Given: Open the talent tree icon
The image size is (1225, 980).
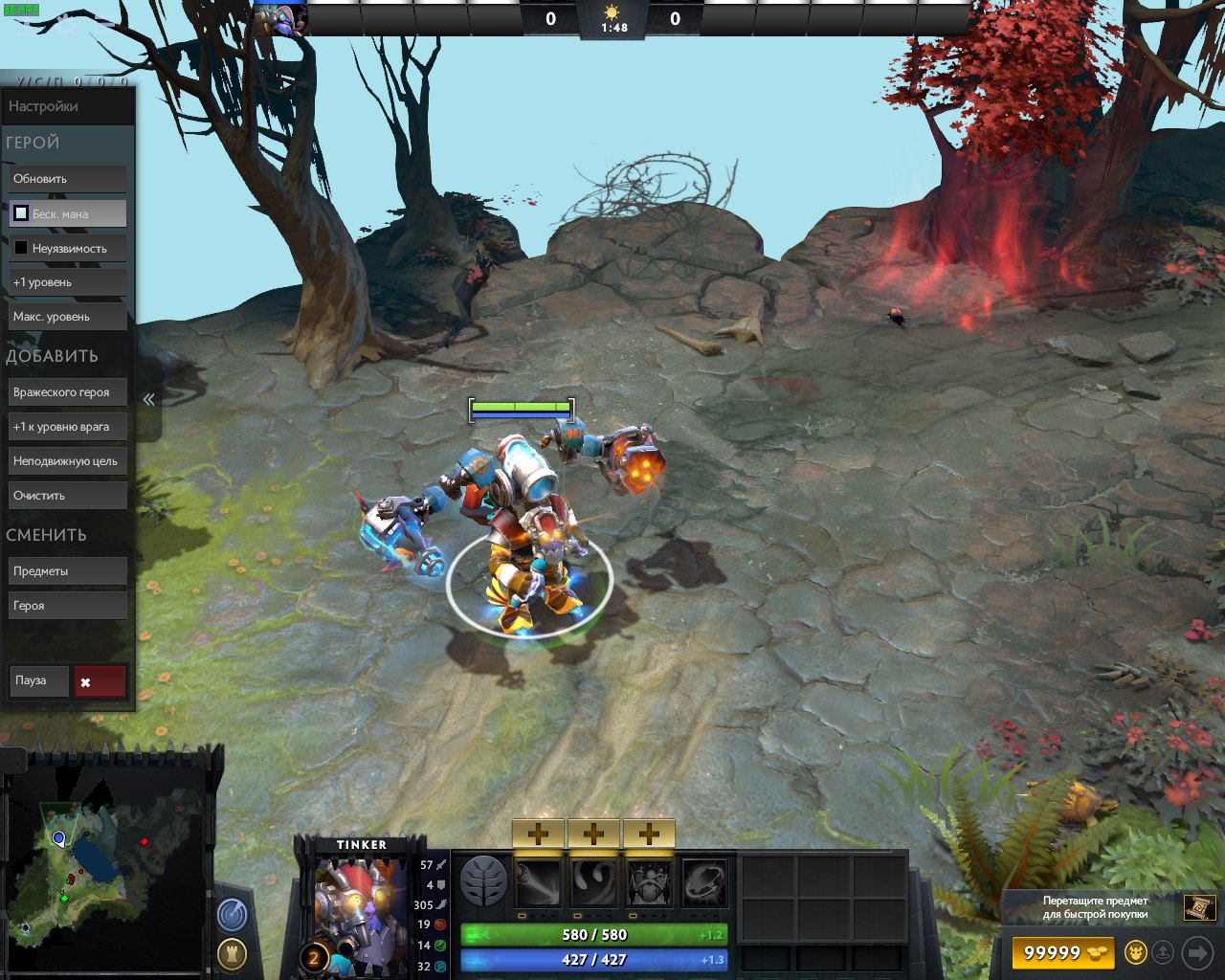Looking at the screenshot, I should (x=483, y=881).
